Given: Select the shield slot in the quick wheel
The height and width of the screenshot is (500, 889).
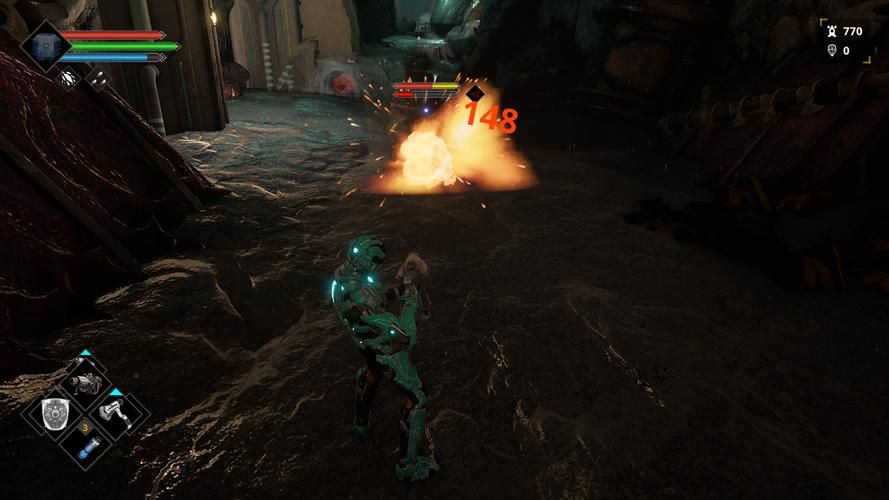Looking at the screenshot, I should click(55, 414).
